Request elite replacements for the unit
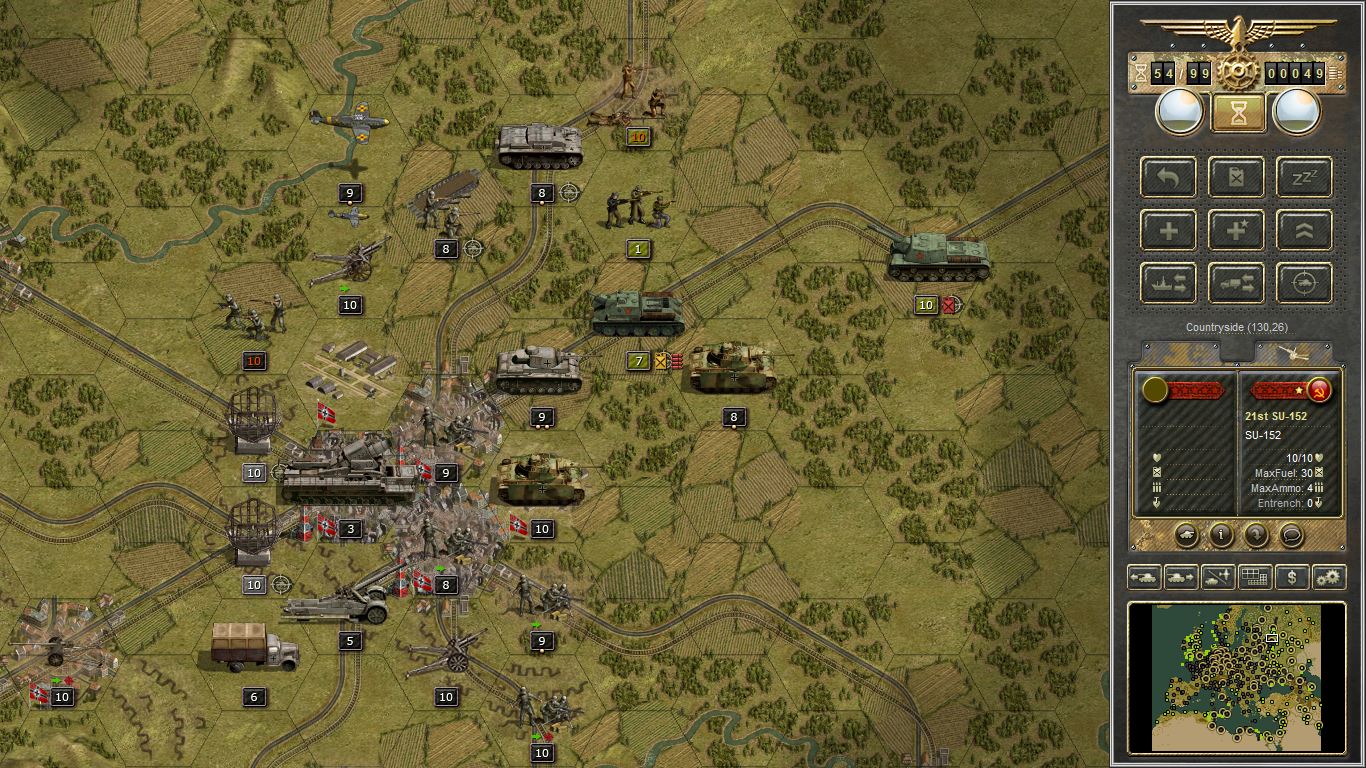 [x=1235, y=230]
